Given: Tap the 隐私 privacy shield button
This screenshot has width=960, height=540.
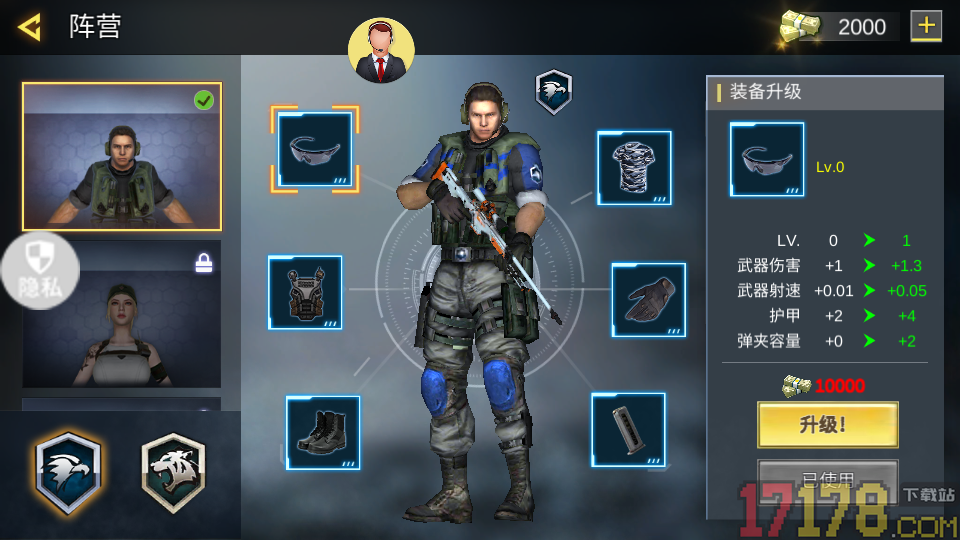Looking at the screenshot, I should [x=40, y=270].
